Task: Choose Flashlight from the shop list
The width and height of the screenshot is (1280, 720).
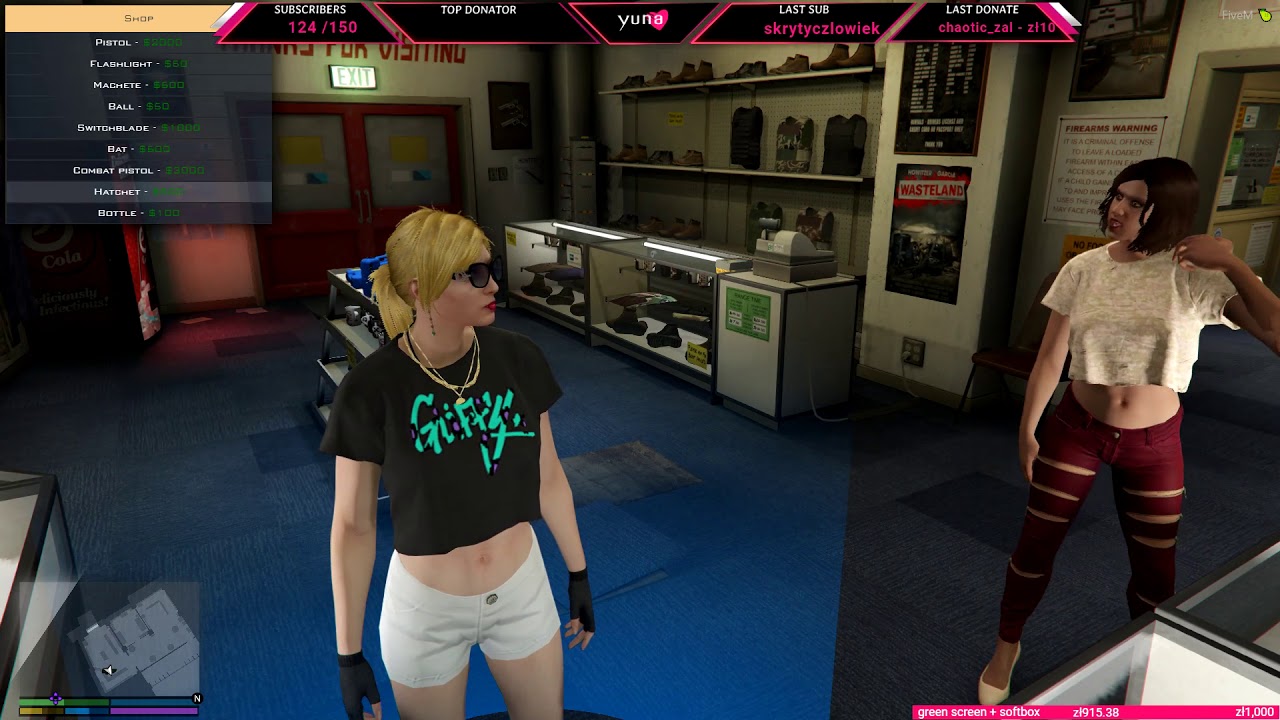Action: 138,64
